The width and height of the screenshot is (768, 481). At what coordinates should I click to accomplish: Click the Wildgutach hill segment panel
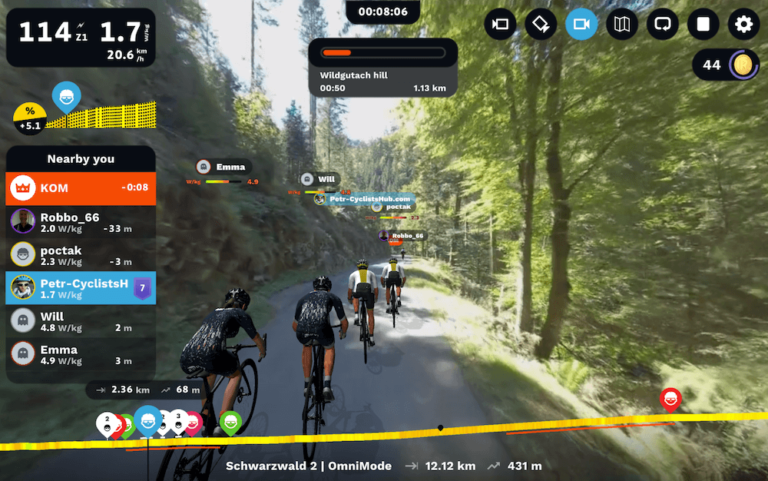[x=383, y=68]
